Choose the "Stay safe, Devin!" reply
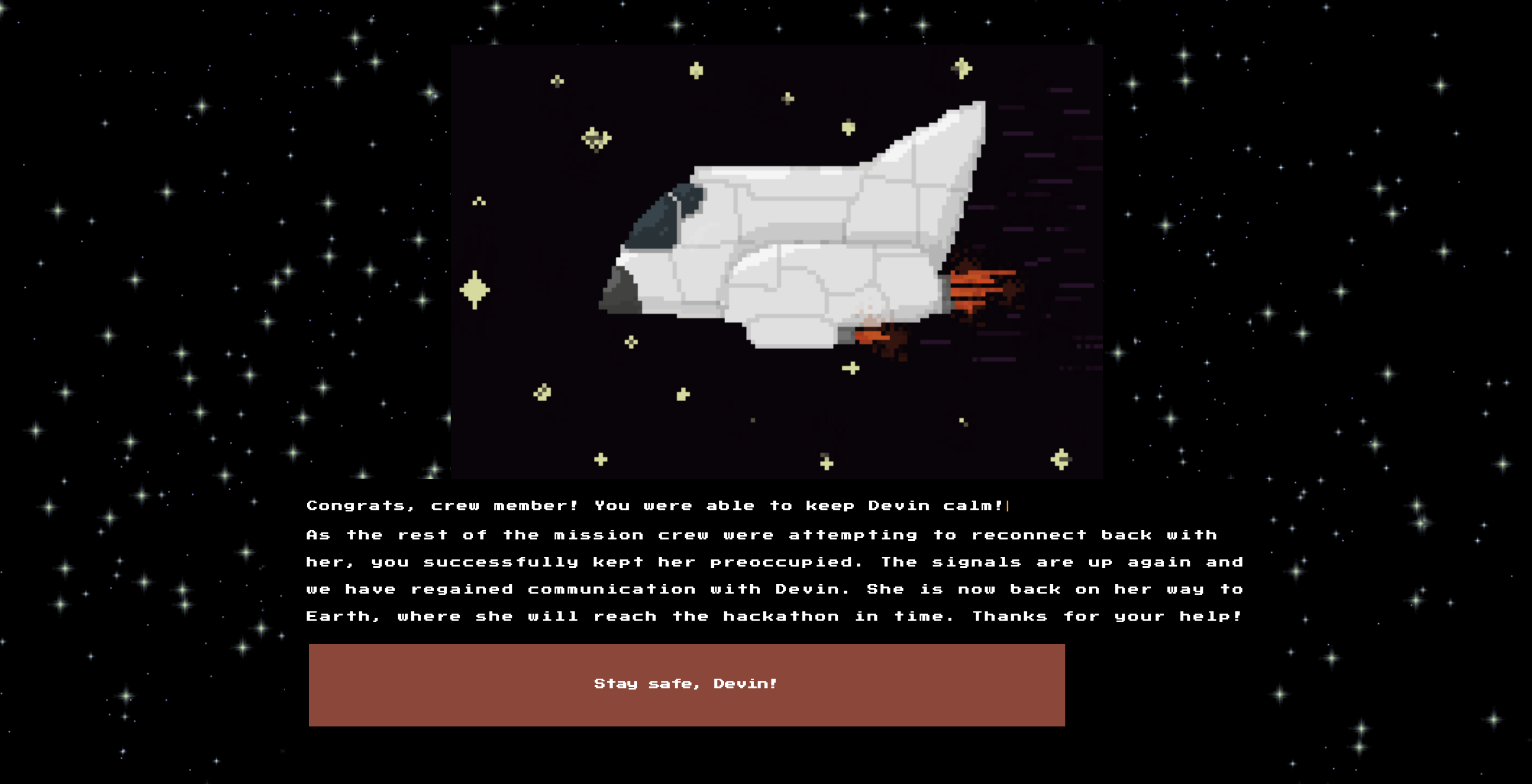Image resolution: width=1532 pixels, height=784 pixels. (x=686, y=684)
